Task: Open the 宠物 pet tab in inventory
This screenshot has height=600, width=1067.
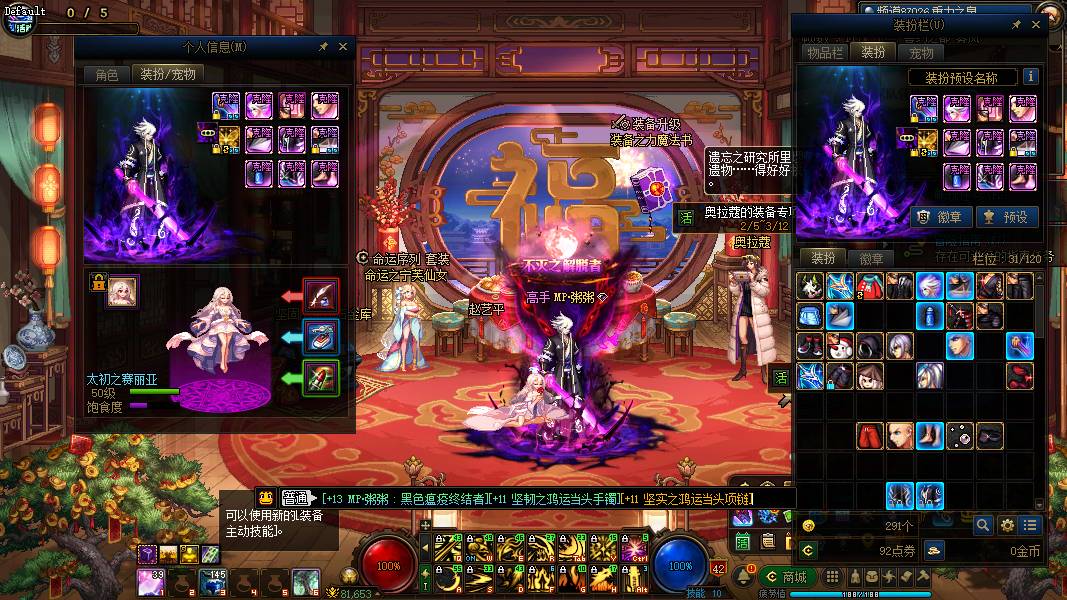Action: (921, 53)
